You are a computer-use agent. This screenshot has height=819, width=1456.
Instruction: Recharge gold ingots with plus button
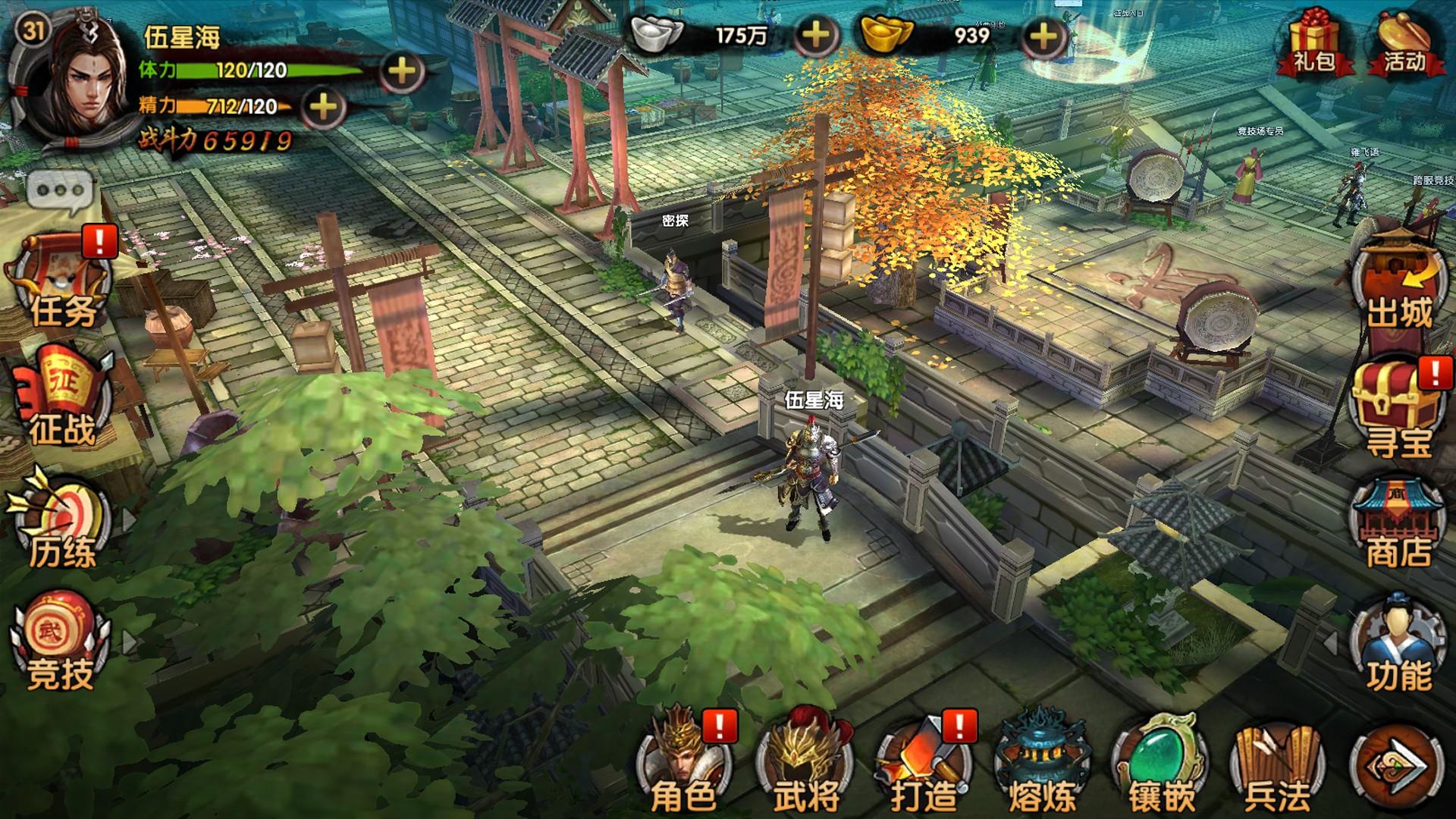1044,35
